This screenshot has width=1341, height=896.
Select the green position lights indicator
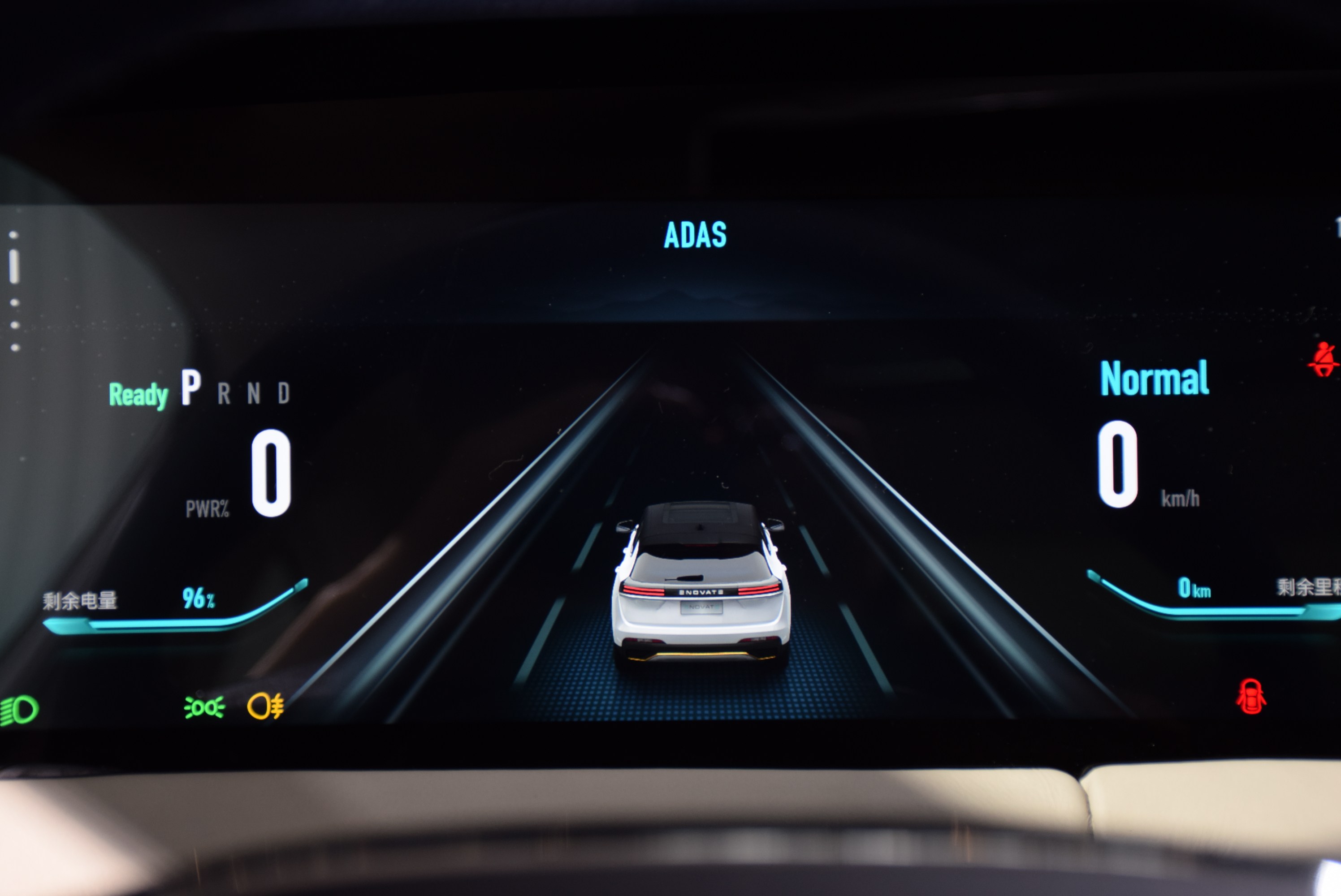tap(204, 707)
